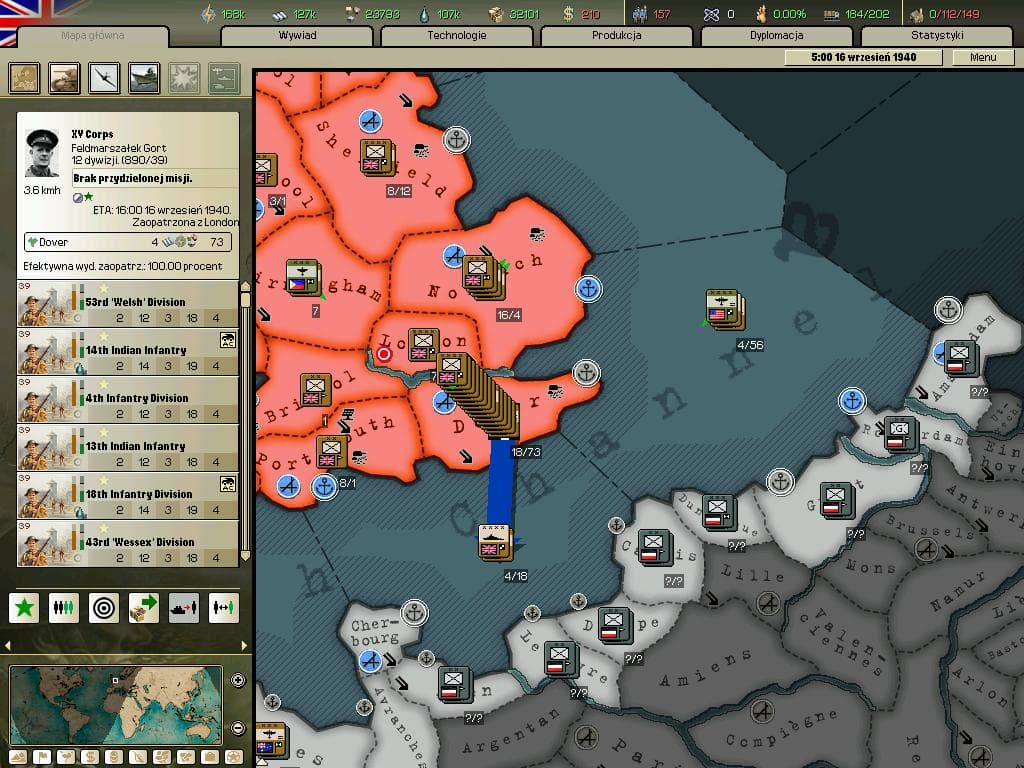
Task: Zoom in the minimap with plus button
Action: coord(238,680)
